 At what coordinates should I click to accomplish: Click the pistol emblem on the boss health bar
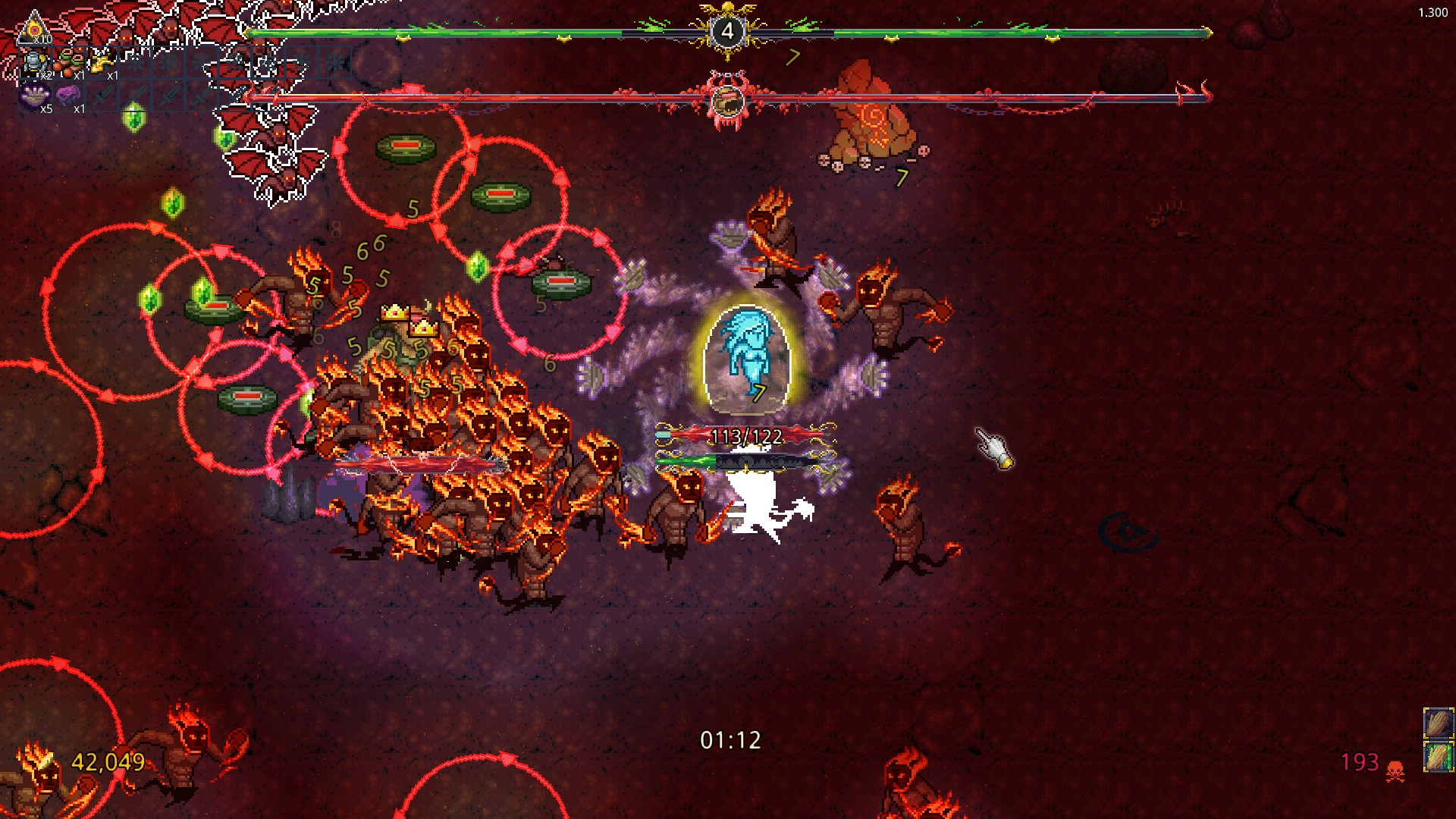(726, 99)
